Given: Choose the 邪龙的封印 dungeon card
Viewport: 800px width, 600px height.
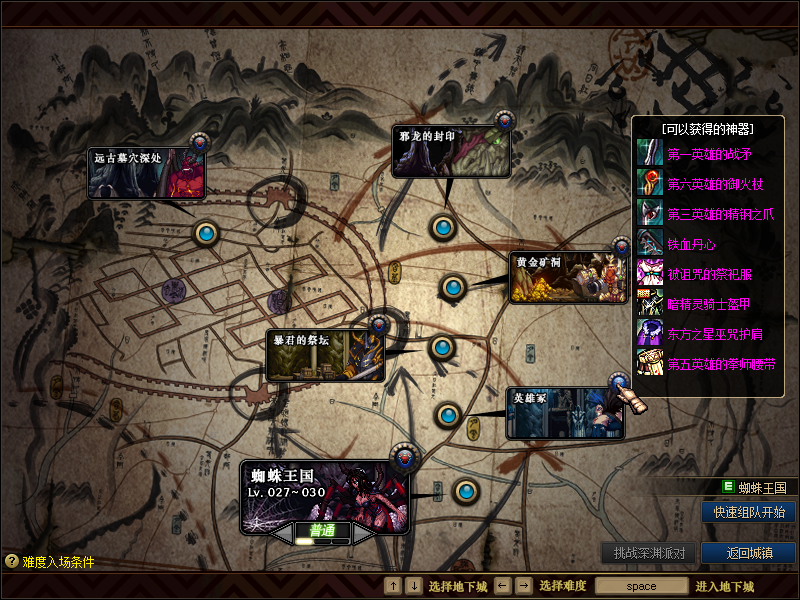Looking at the screenshot, I should click(x=450, y=152).
